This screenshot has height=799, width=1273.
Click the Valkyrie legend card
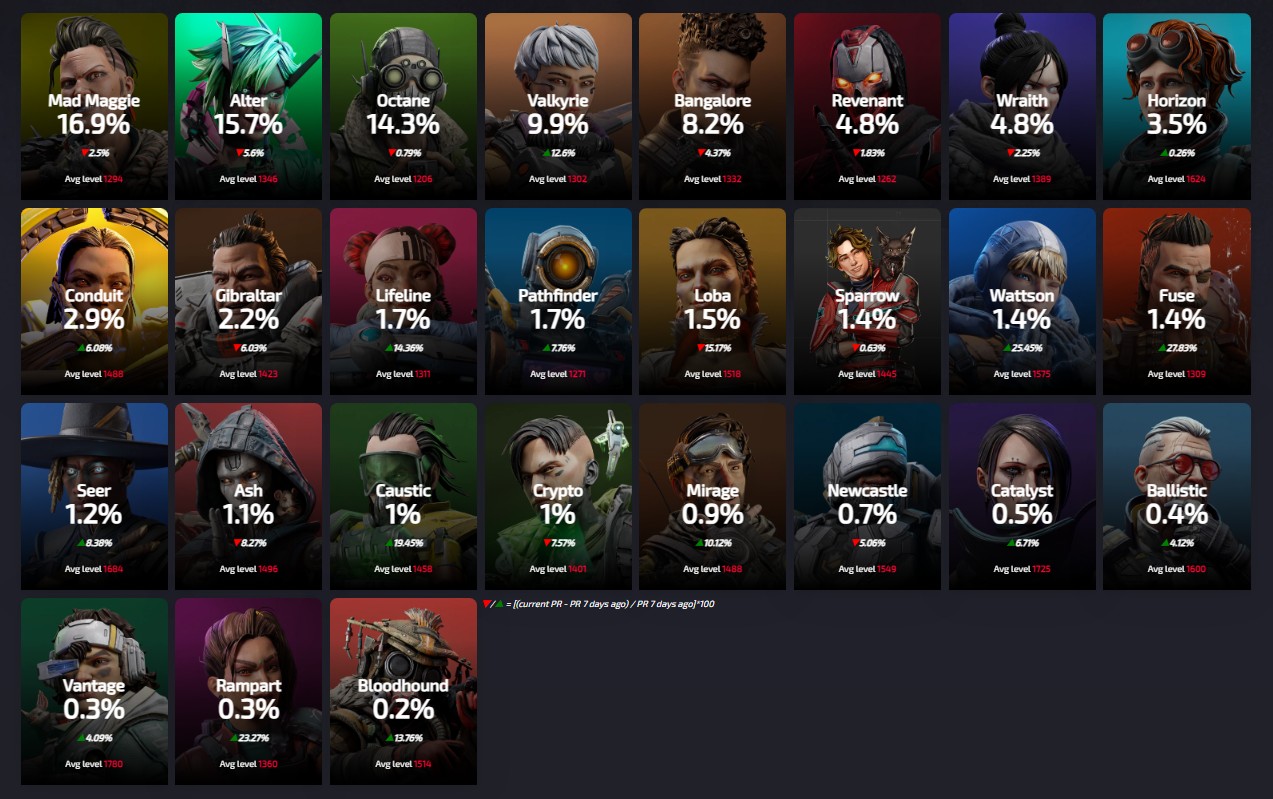[x=558, y=106]
